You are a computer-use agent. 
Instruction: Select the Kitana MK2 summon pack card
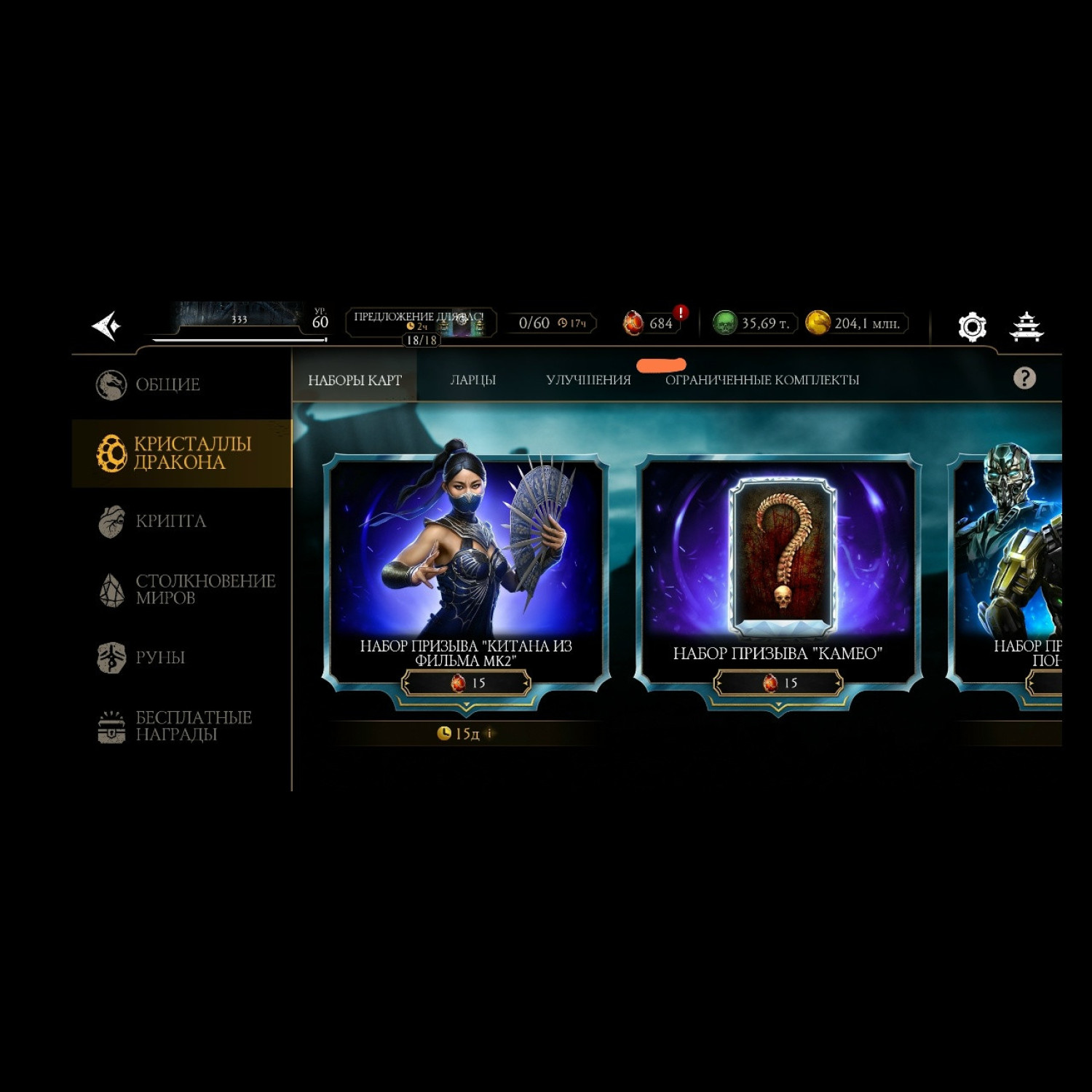point(466,553)
